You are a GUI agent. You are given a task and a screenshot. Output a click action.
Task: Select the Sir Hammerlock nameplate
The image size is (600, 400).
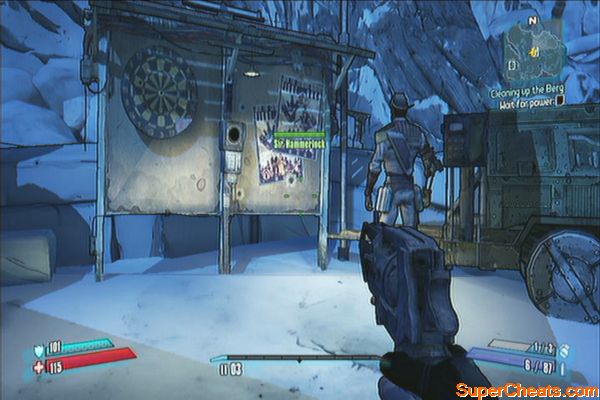coord(300,144)
